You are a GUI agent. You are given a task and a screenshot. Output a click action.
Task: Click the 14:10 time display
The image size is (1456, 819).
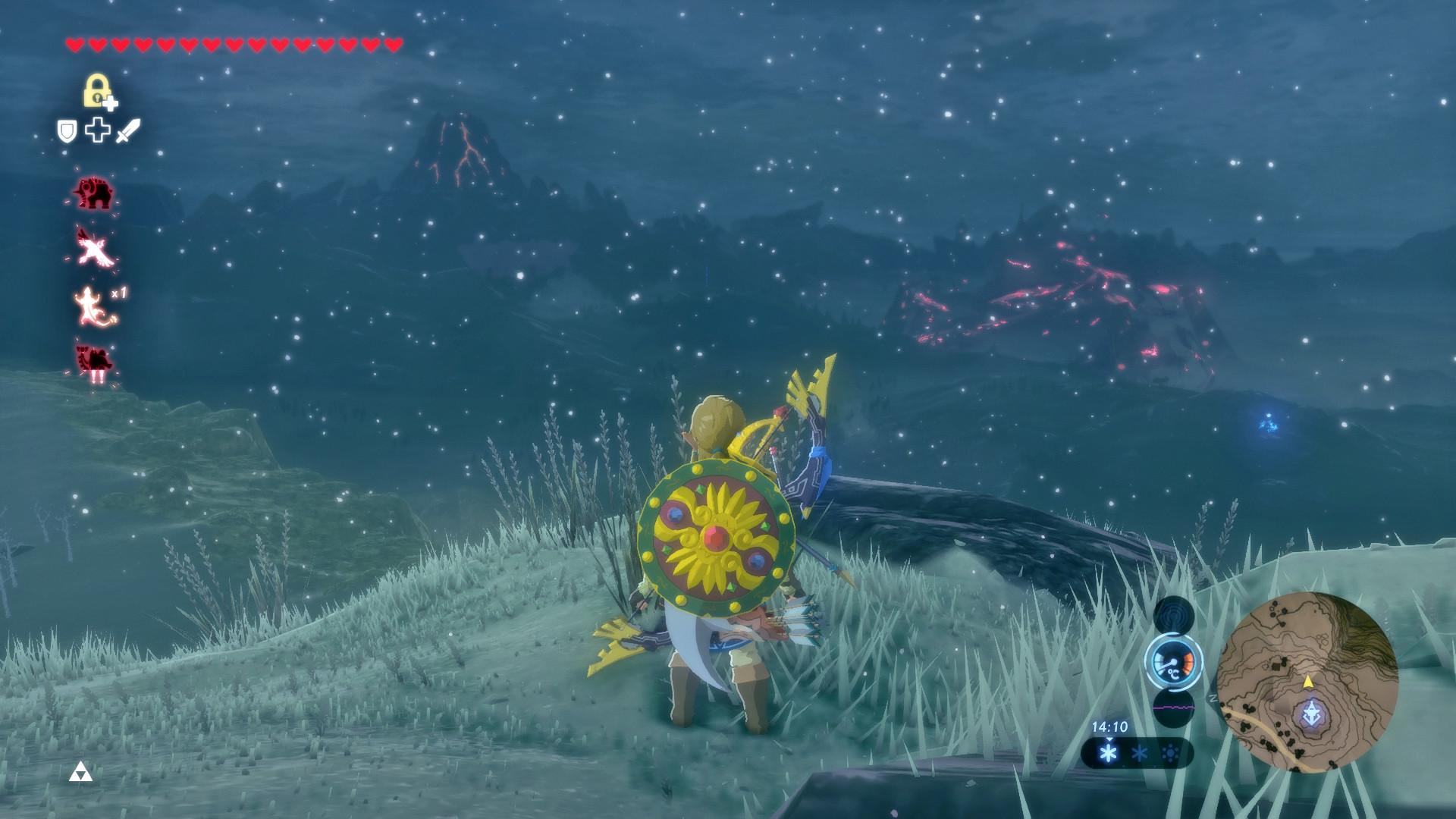pyautogui.click(x=1111, y=726)
